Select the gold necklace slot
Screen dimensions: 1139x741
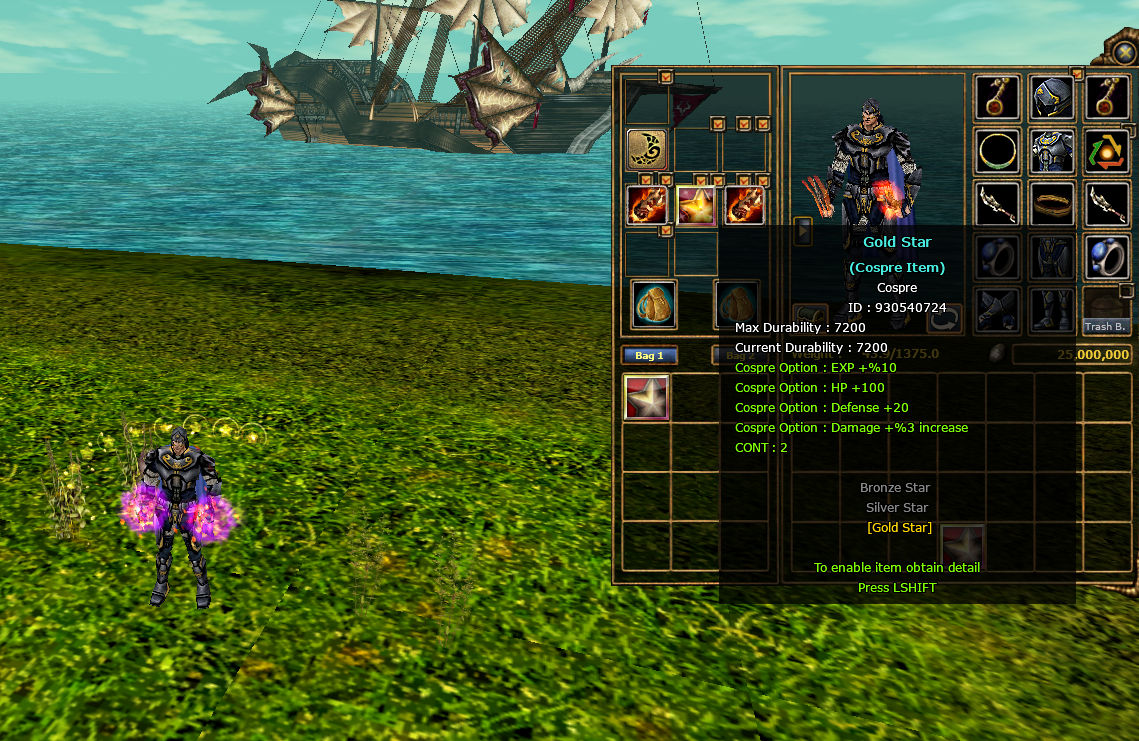(998, 151)
